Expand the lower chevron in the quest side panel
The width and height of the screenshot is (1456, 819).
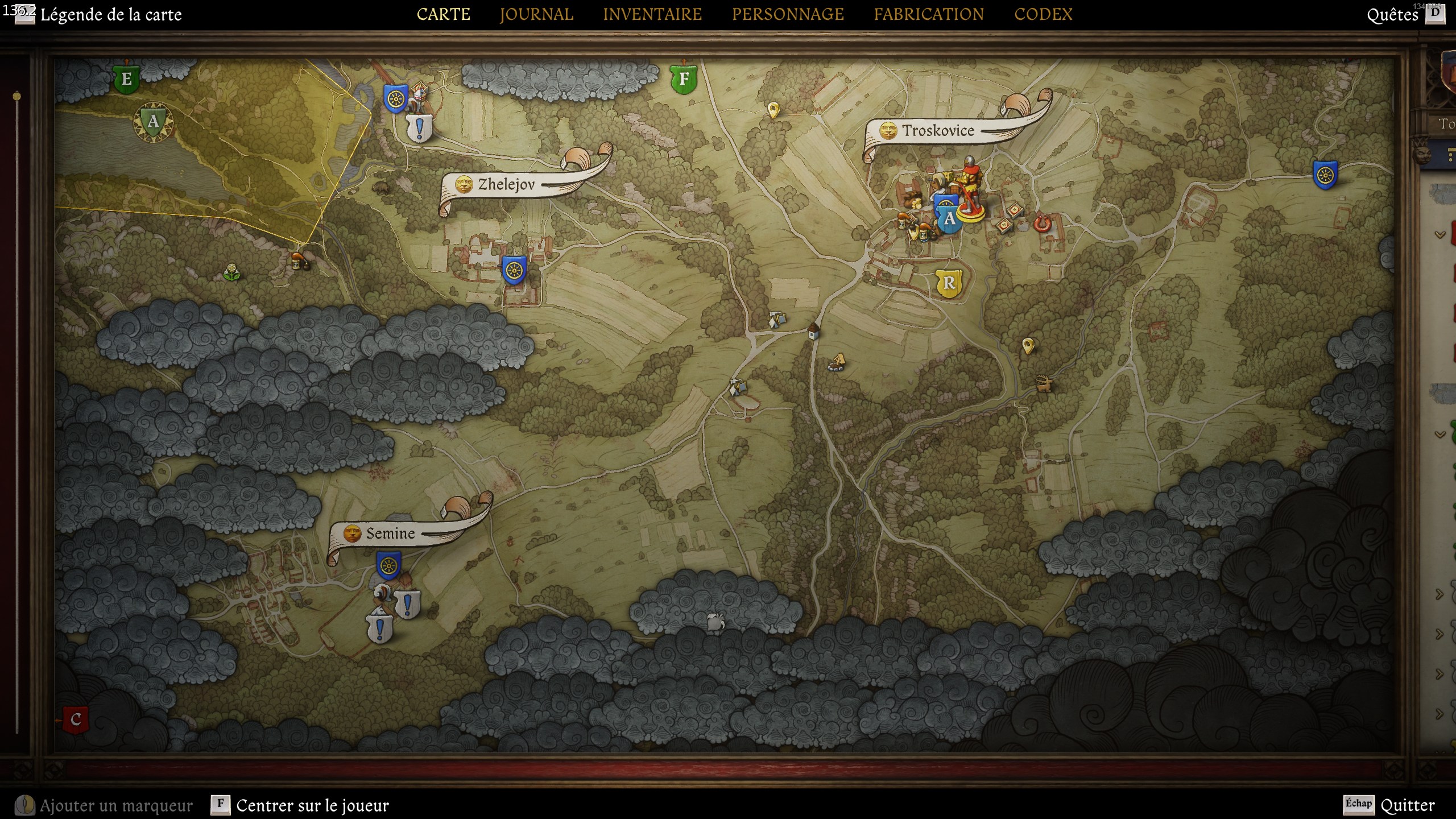point(1440,435)
